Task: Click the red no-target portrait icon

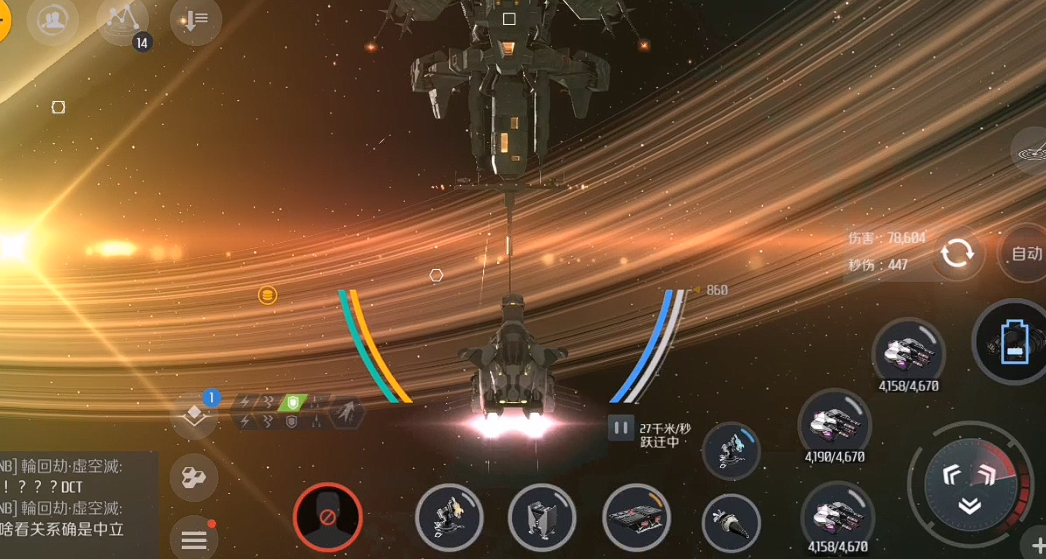Action: (x=327, y=517)
